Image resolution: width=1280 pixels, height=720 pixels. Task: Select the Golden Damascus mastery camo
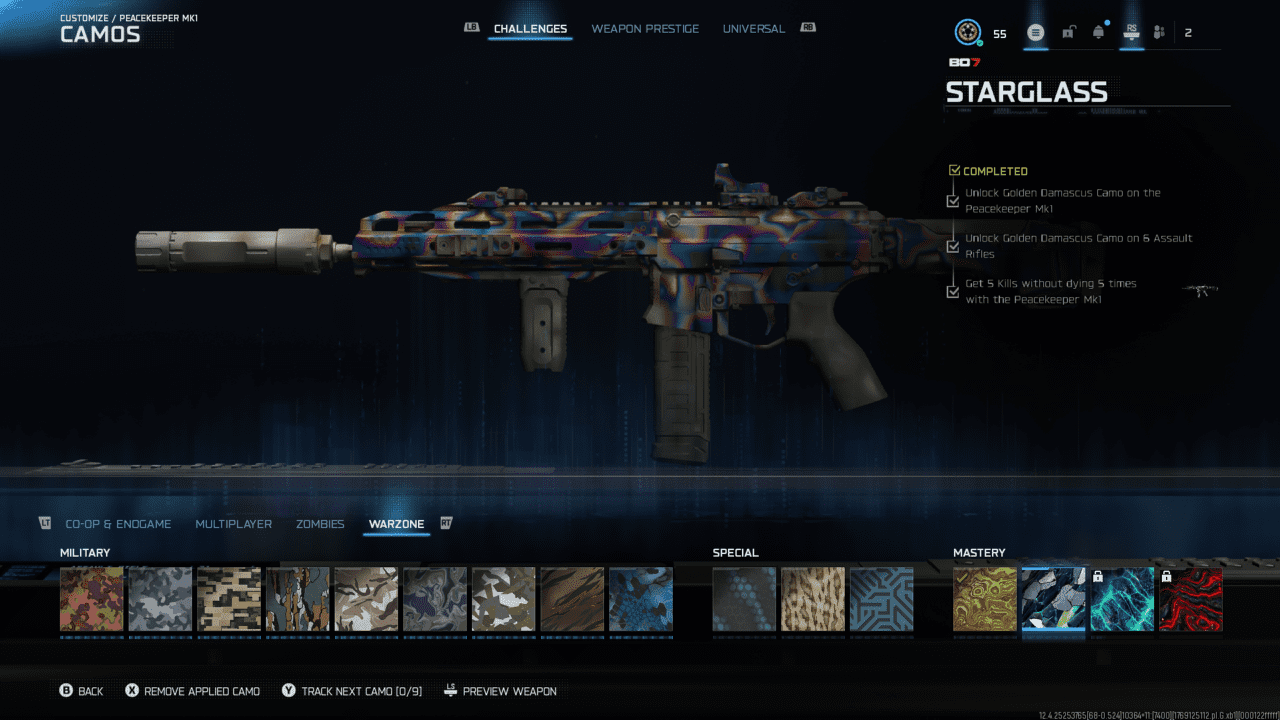point(985,599)
